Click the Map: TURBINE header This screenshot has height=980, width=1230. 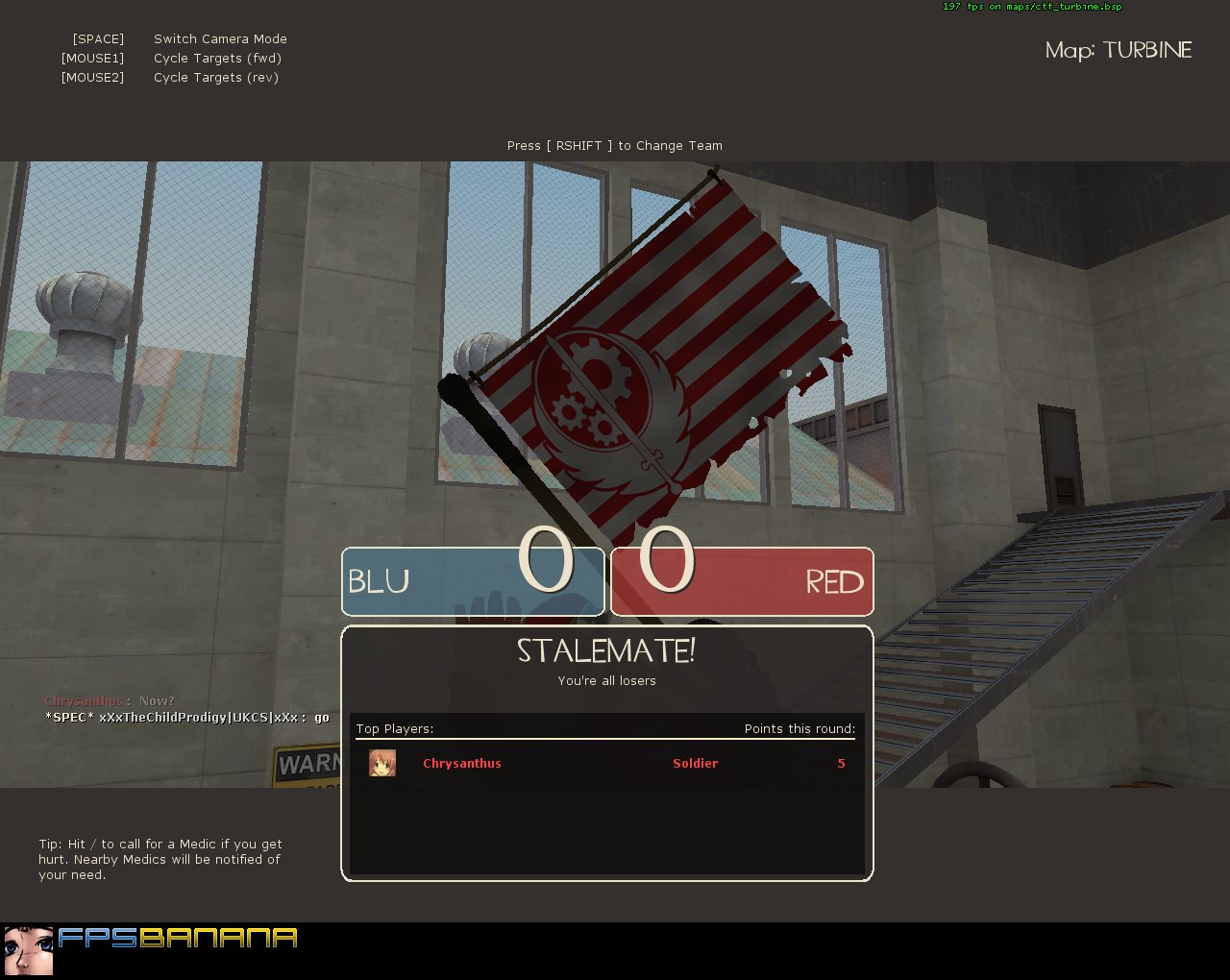tap(1118, 50)
